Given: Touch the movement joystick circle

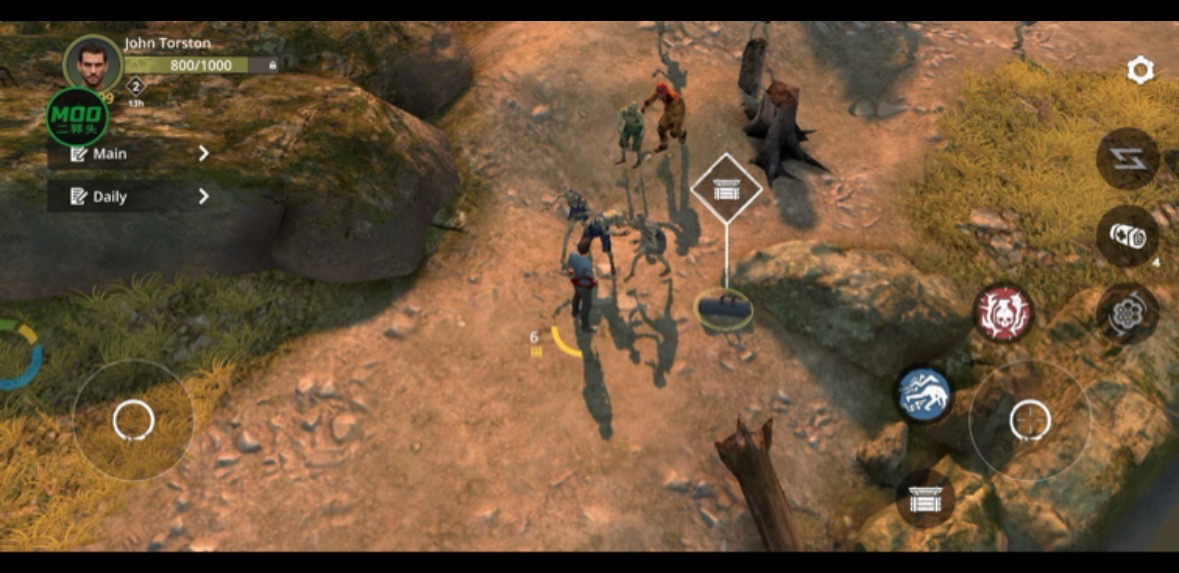Looking at the screenshot, I should tap(133, 420).
